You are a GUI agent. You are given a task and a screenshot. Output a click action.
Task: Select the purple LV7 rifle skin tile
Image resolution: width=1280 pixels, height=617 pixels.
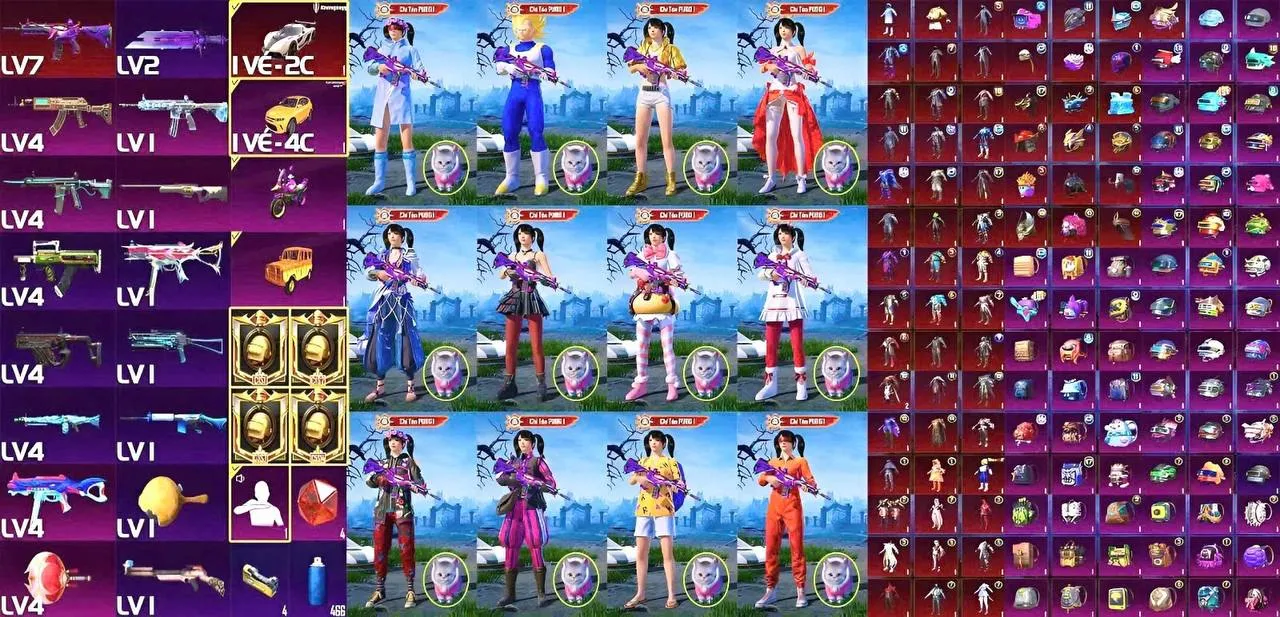coord(57,38)
